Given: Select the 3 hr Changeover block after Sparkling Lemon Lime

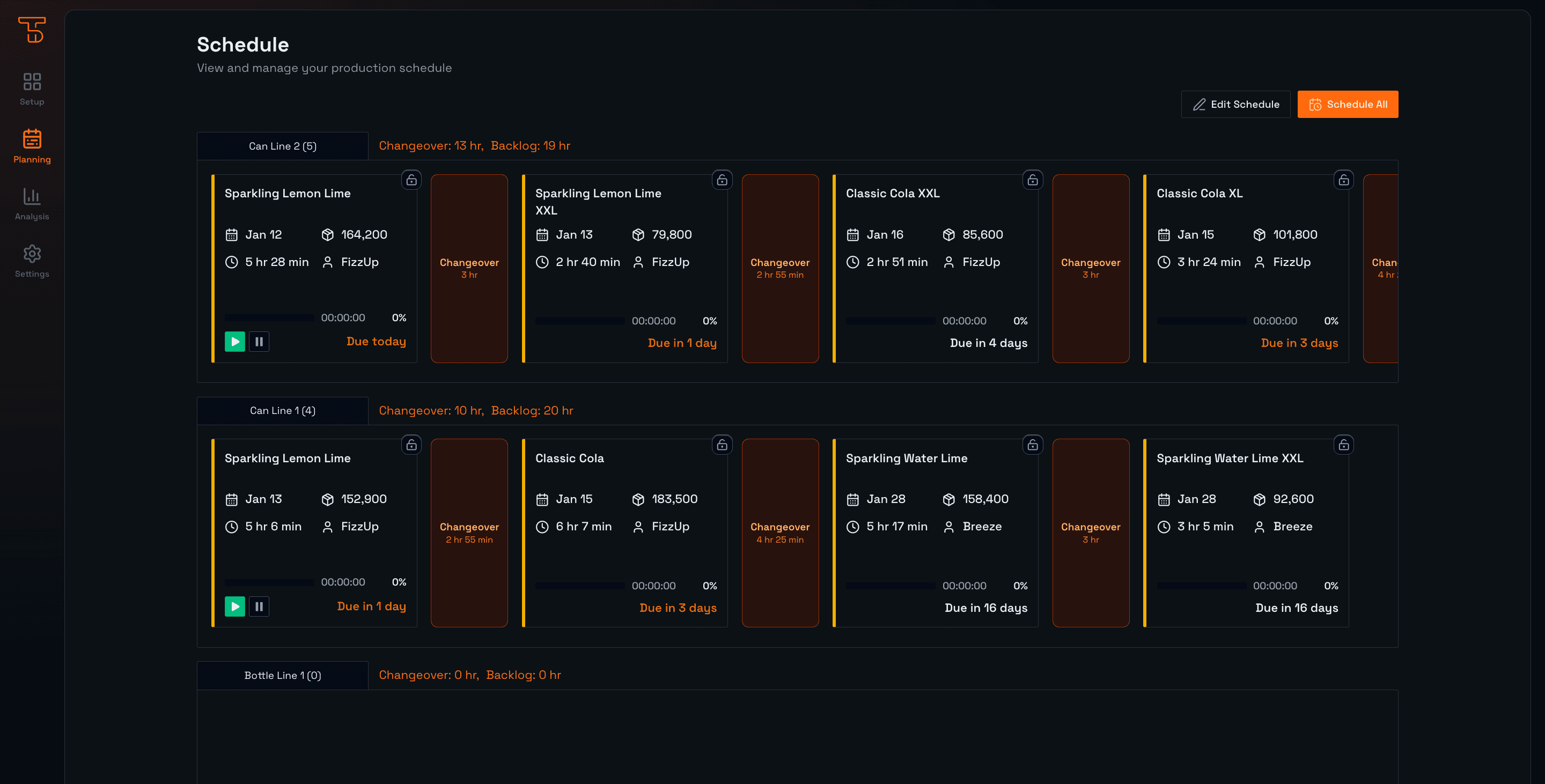Looking at the screenshot, I should pos(469,269).
